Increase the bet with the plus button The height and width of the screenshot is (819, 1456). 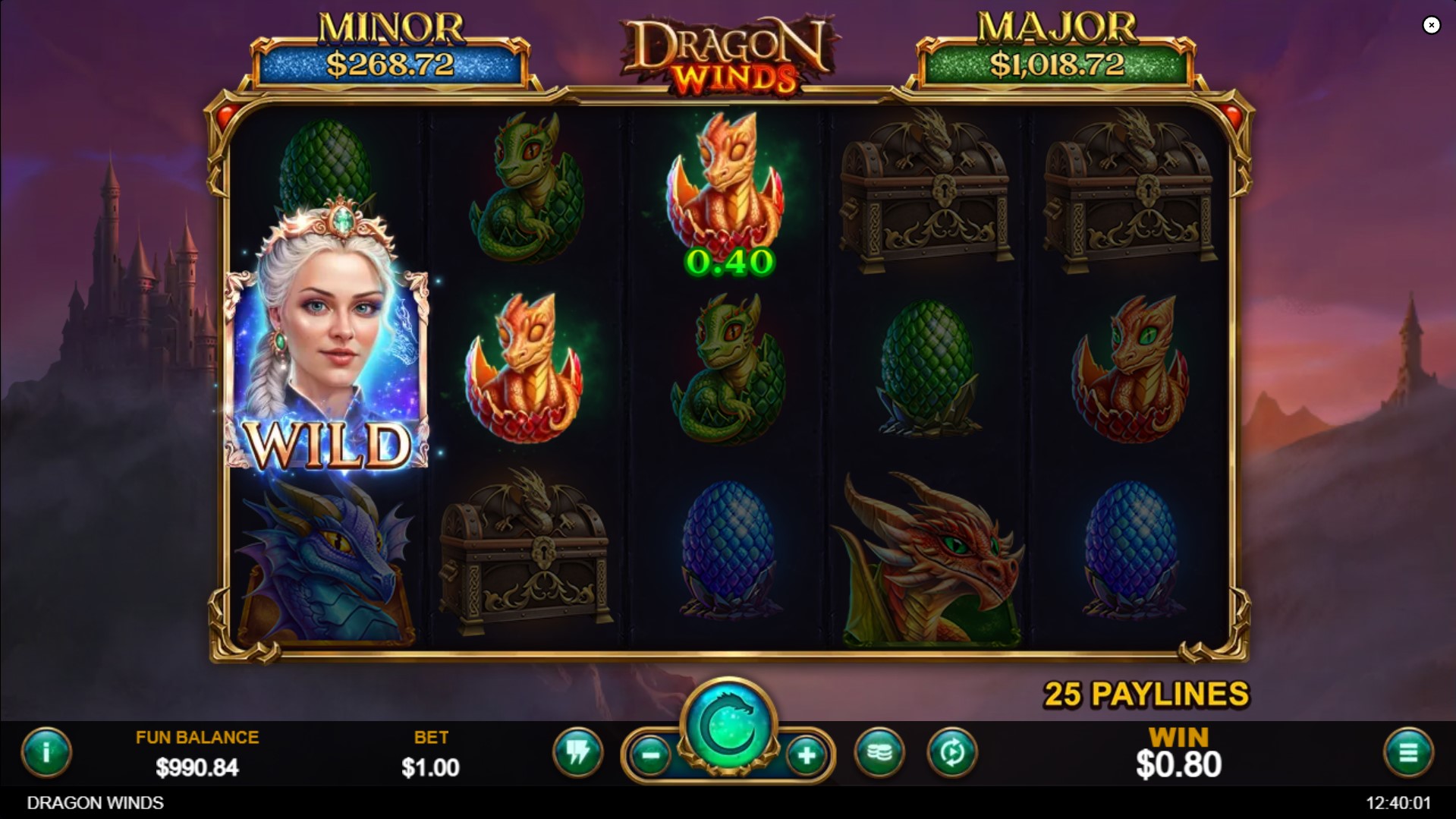click(806, 756)
